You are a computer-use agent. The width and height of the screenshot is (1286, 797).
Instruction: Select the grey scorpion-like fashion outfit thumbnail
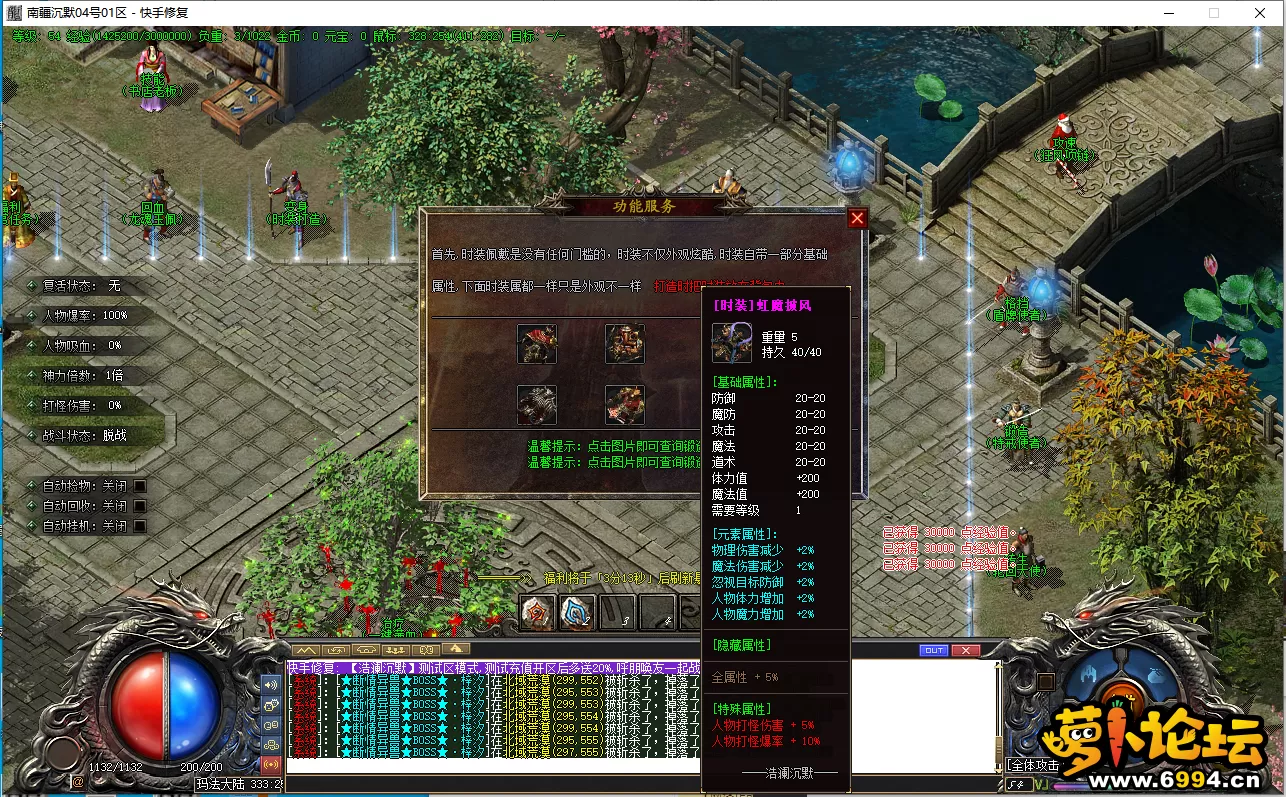click(537, 405)
